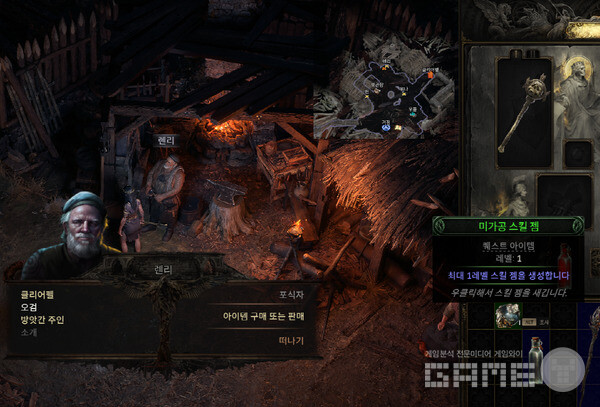600x407 pixels.
Task: Leave conversation with 떠나기
Action: click(291, 340)
